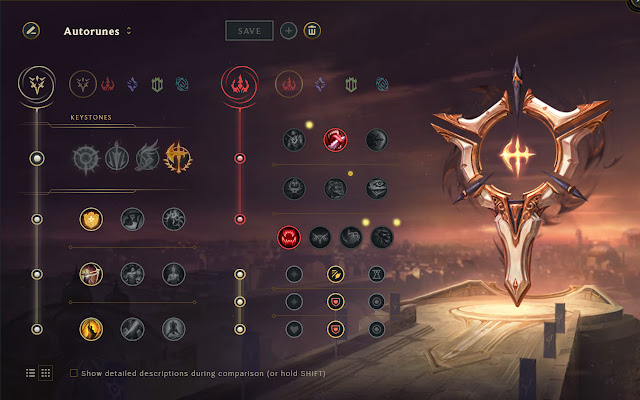Select the Taste of Blood rune
The height and width of the screenshot is (400, 640).
click(x=336, y=139)
